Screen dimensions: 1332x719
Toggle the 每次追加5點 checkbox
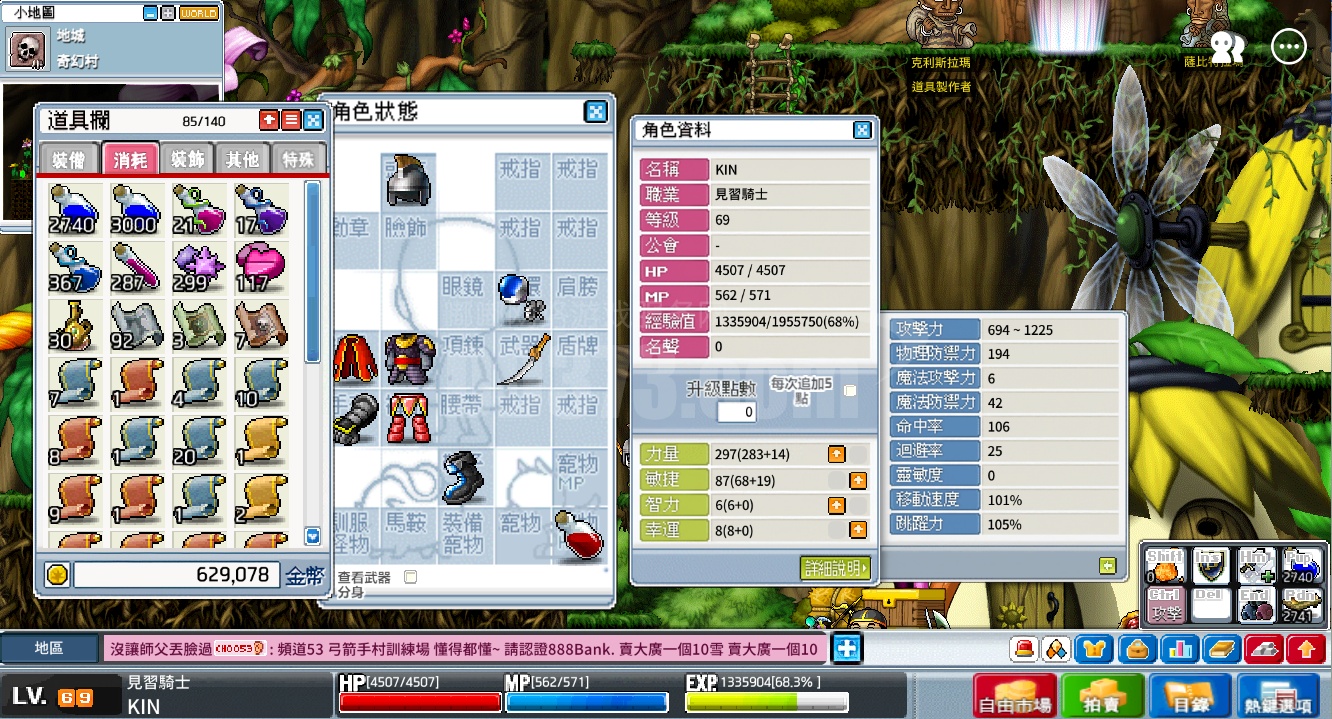[850, 390]
